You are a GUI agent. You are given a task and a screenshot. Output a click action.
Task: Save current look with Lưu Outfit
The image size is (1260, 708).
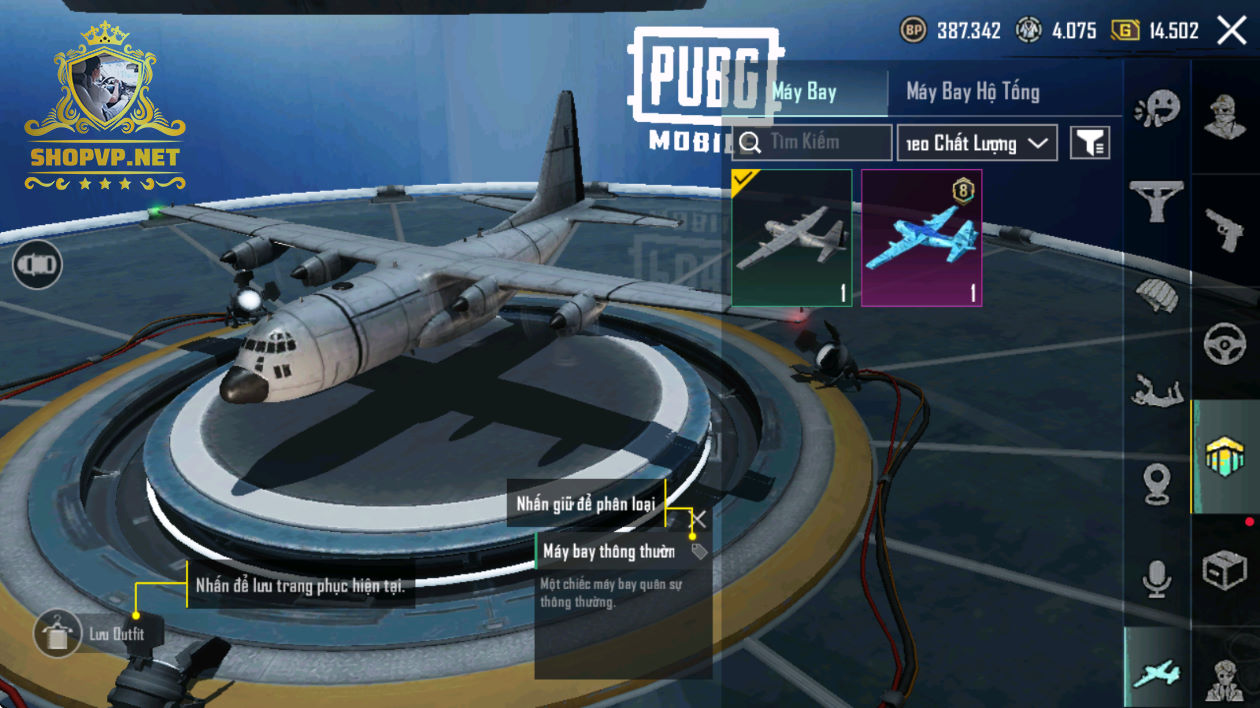57,633
